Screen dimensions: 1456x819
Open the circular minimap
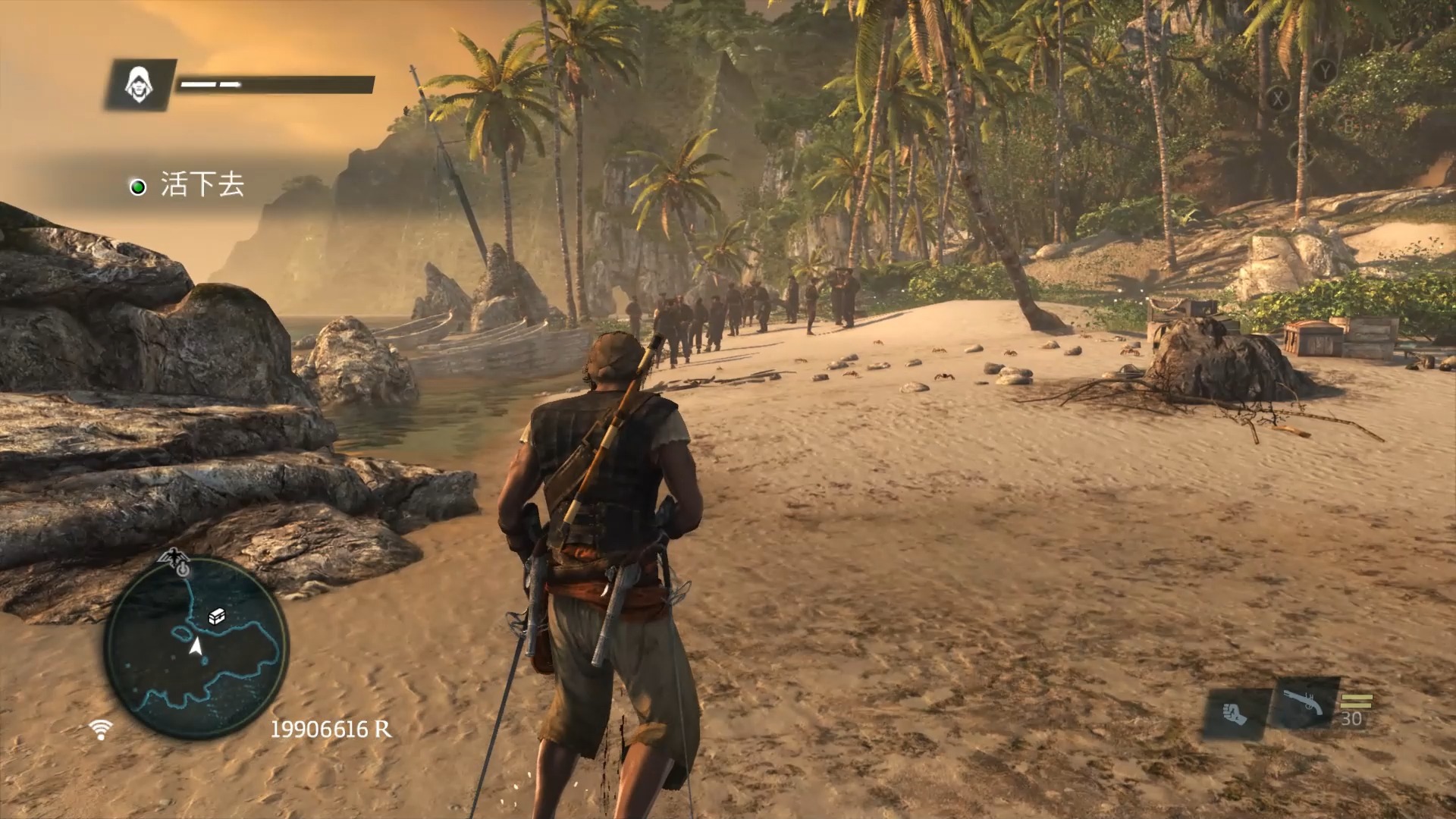coord(196,648)
